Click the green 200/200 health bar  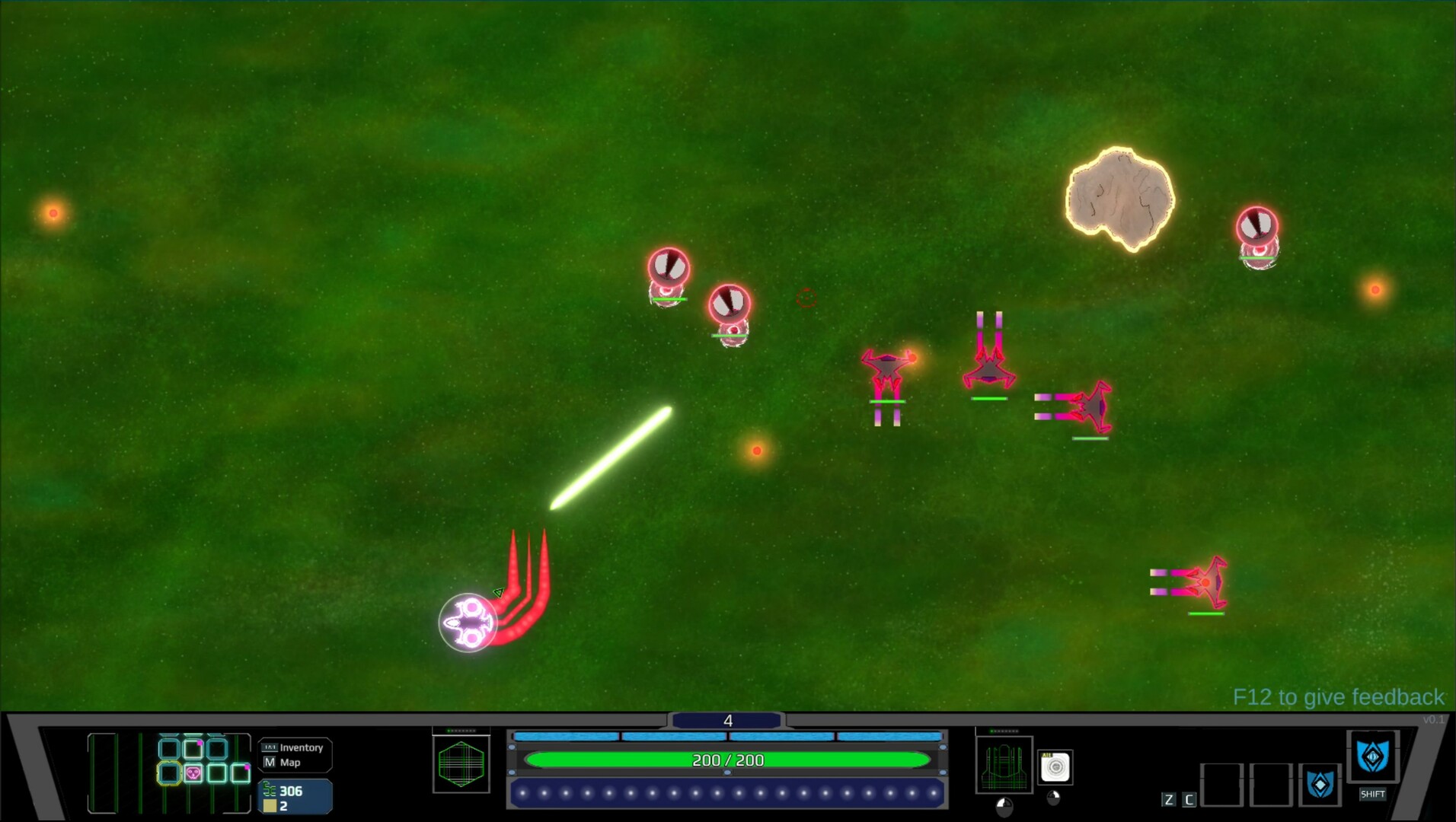click(729, 760)
